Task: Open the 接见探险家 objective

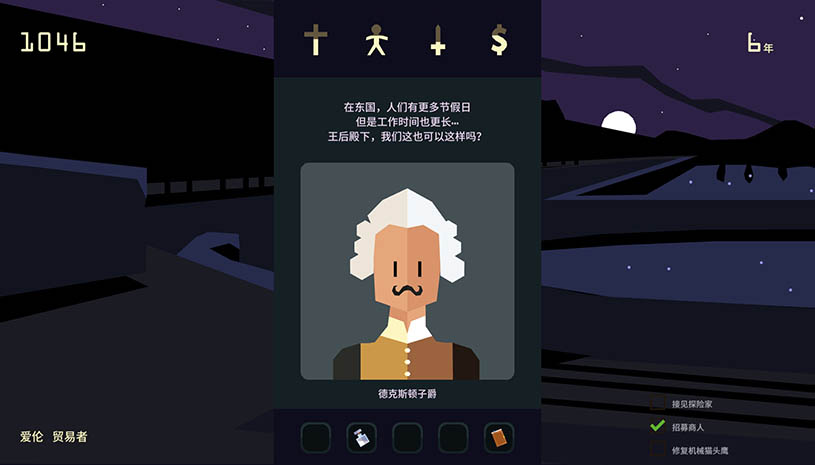Action: [705, 404]
